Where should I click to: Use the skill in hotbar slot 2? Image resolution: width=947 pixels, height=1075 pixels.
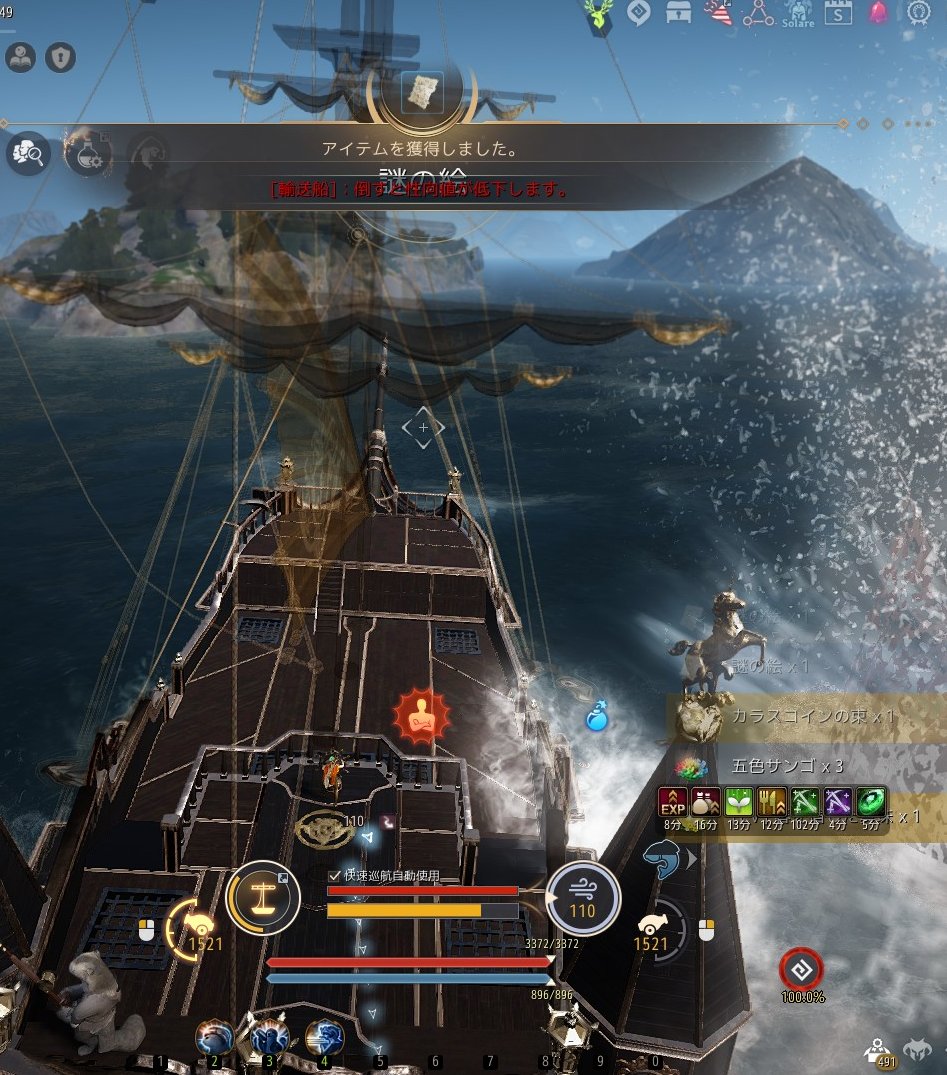(x=214, y=1038)
